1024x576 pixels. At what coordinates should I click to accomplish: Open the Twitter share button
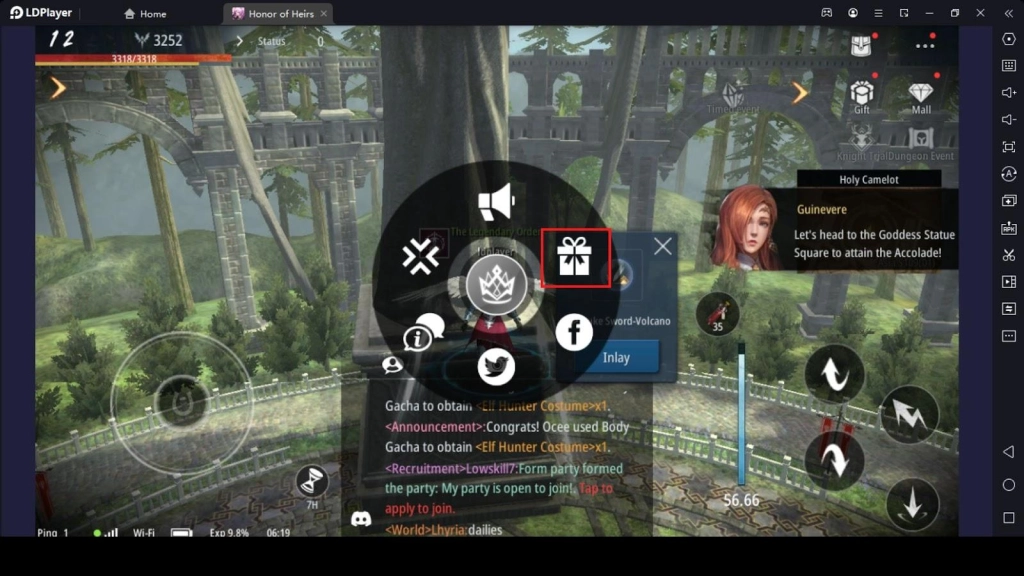coord(496,367)
